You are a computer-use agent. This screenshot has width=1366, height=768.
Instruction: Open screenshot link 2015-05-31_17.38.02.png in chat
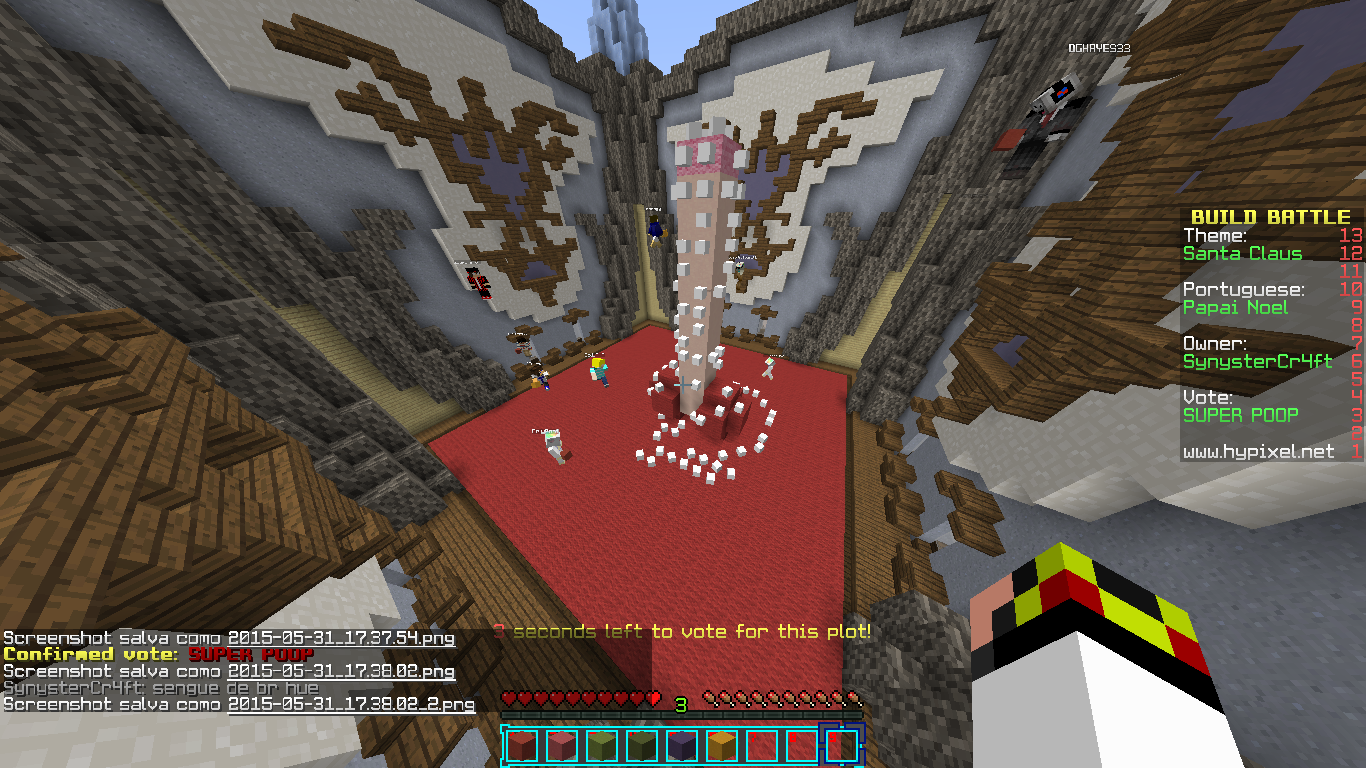click(x=341, y=671)
